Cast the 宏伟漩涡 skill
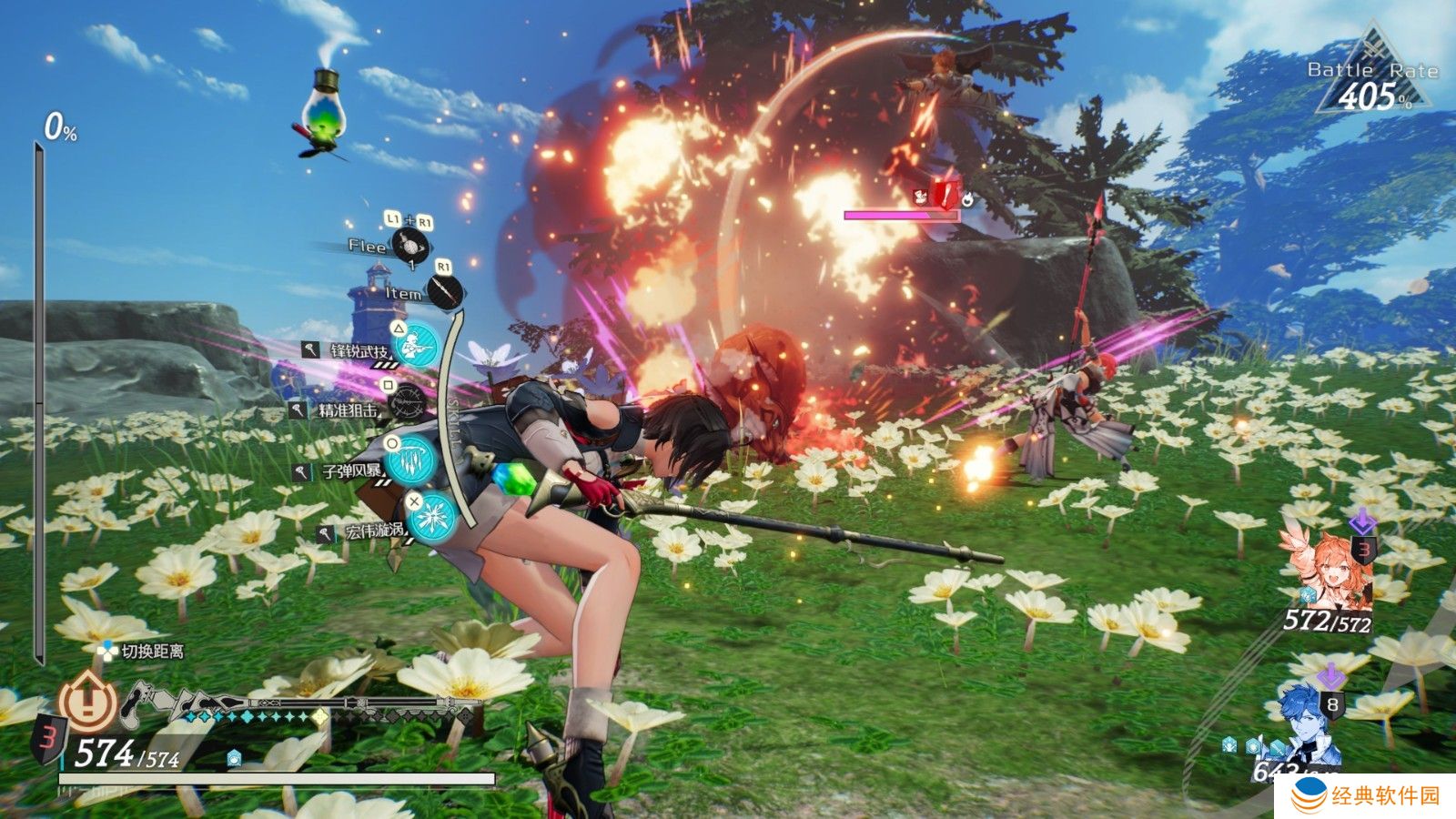This screenshot has width=1456, height=819. click(x=430, y=515)
